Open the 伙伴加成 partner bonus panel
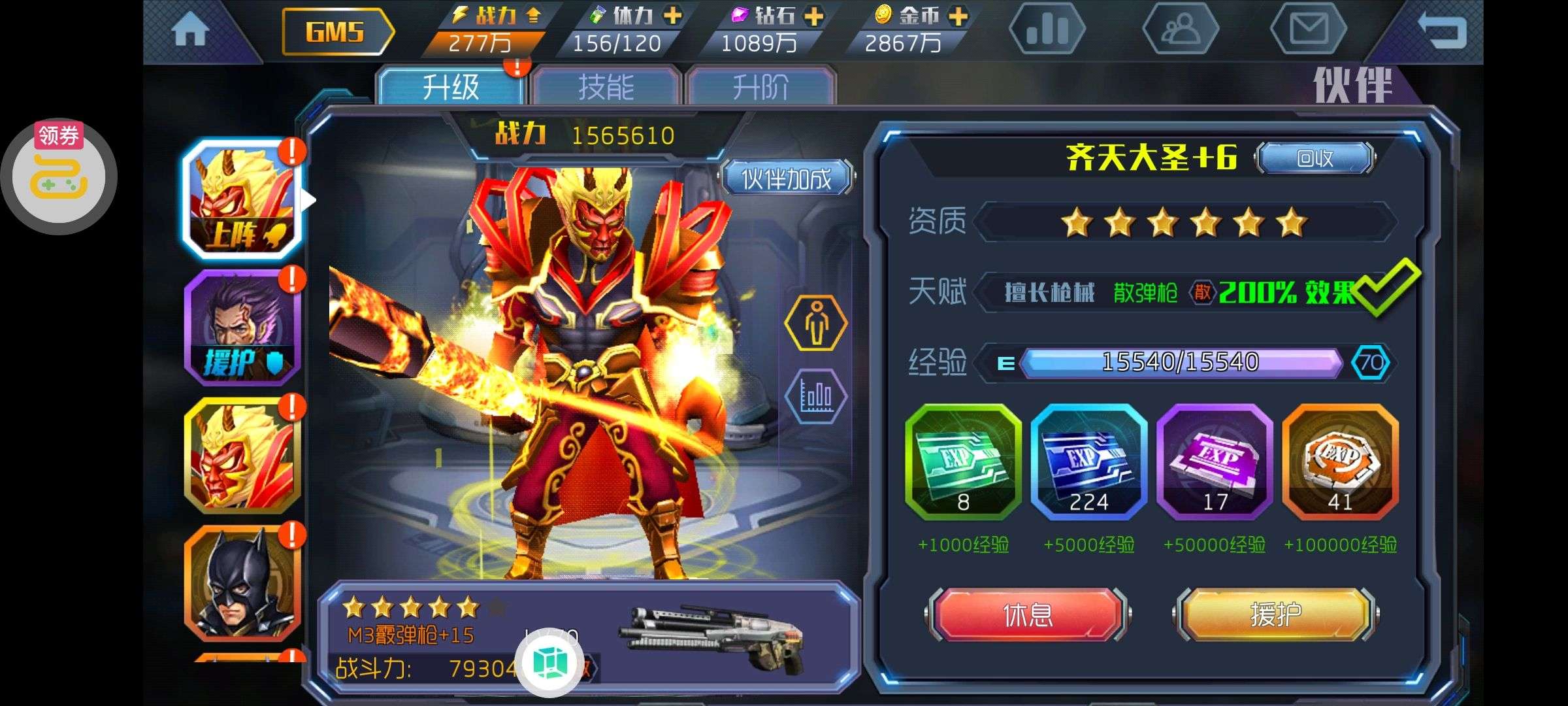Image resolution: width=1568 pixels, height=706 pixels. point(787,178)
